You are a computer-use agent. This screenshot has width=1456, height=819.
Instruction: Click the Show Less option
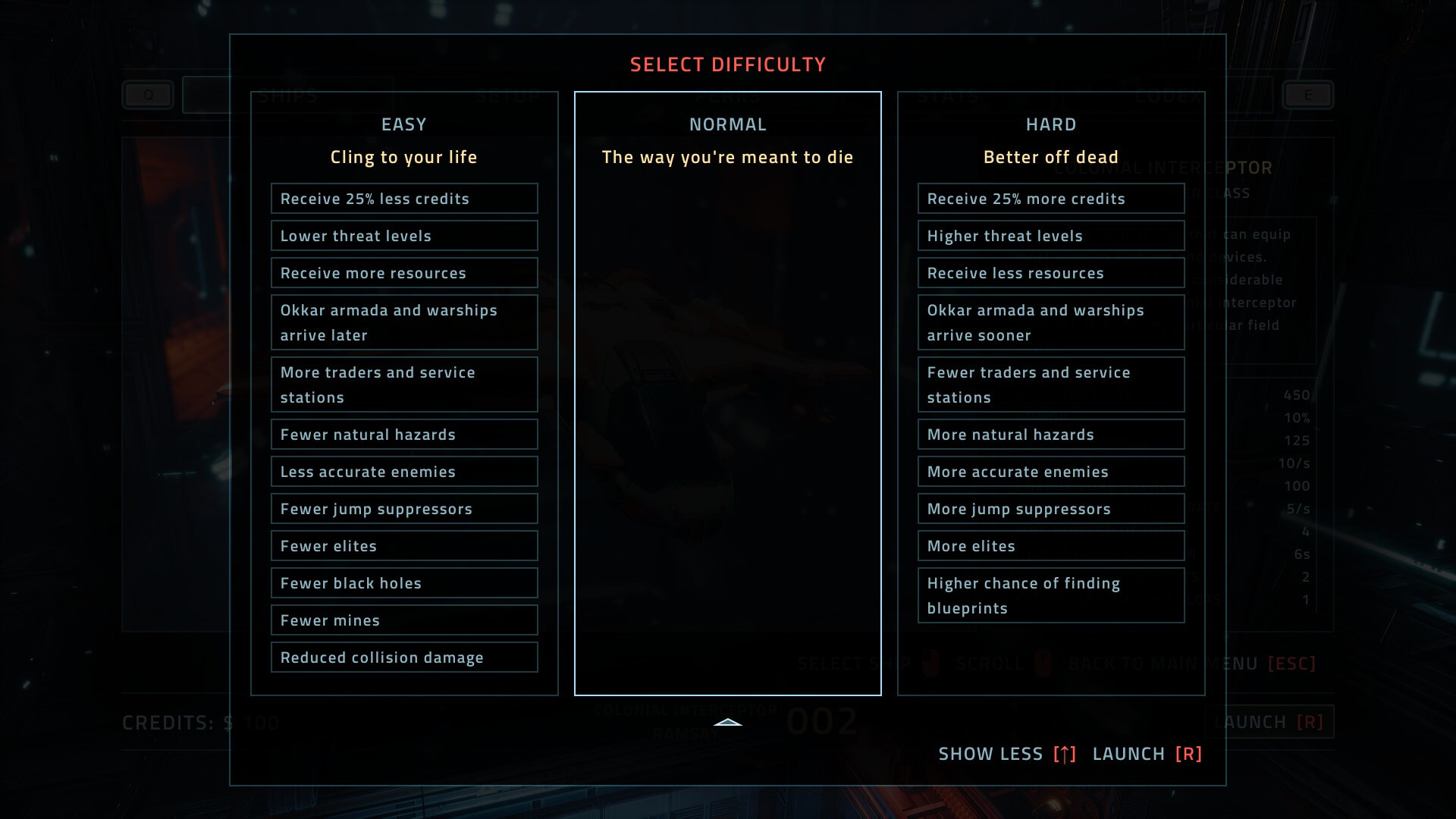pyautogui.click(x=1006, y=754)
